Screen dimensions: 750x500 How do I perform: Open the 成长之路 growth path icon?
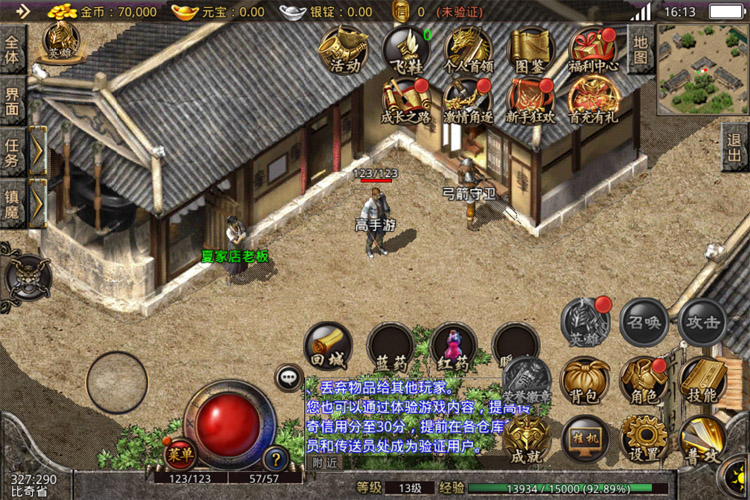[x=405, y=100]
